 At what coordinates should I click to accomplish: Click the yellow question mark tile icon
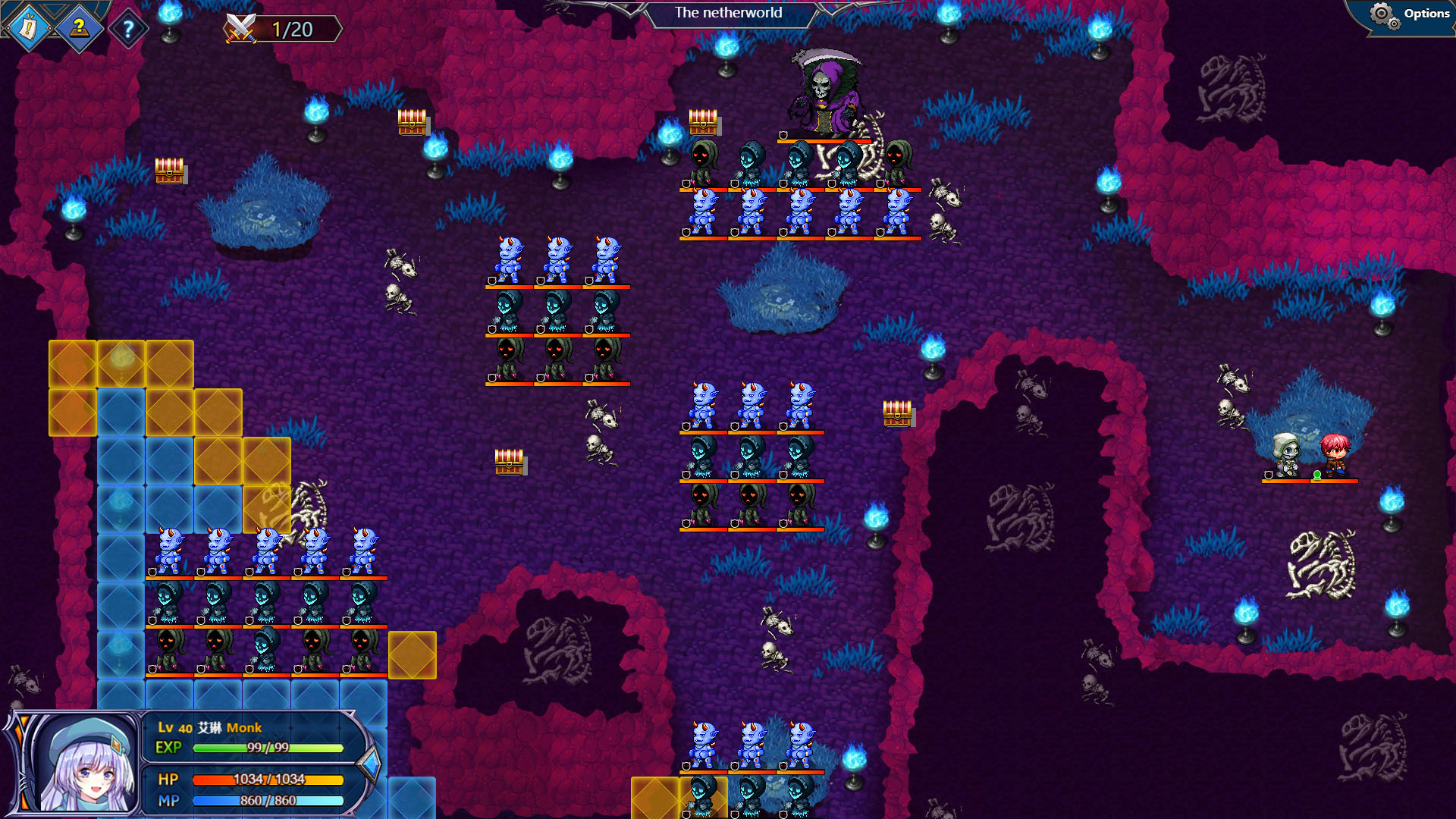79,29
